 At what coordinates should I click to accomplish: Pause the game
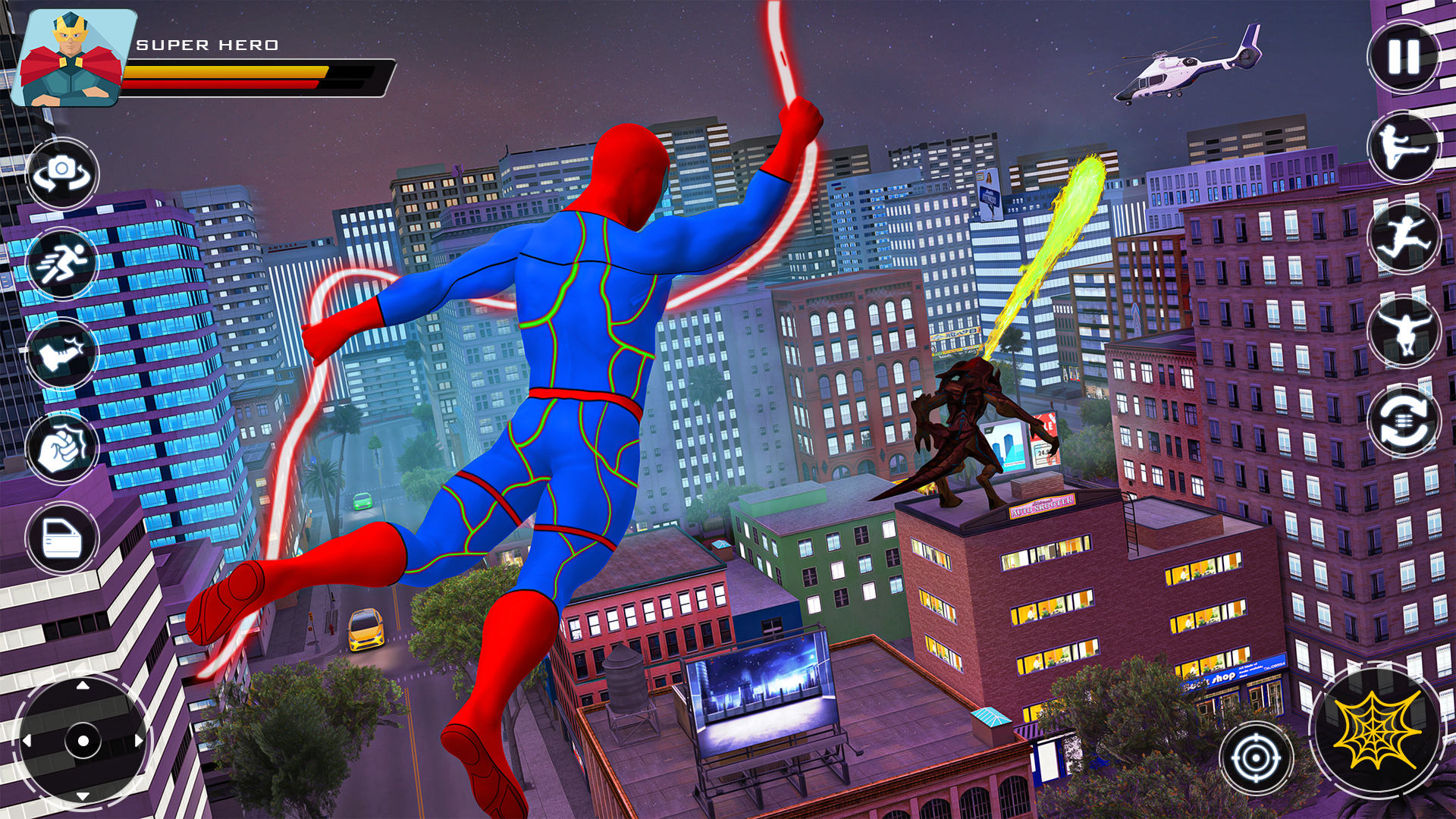click(x=1402, y=57)
